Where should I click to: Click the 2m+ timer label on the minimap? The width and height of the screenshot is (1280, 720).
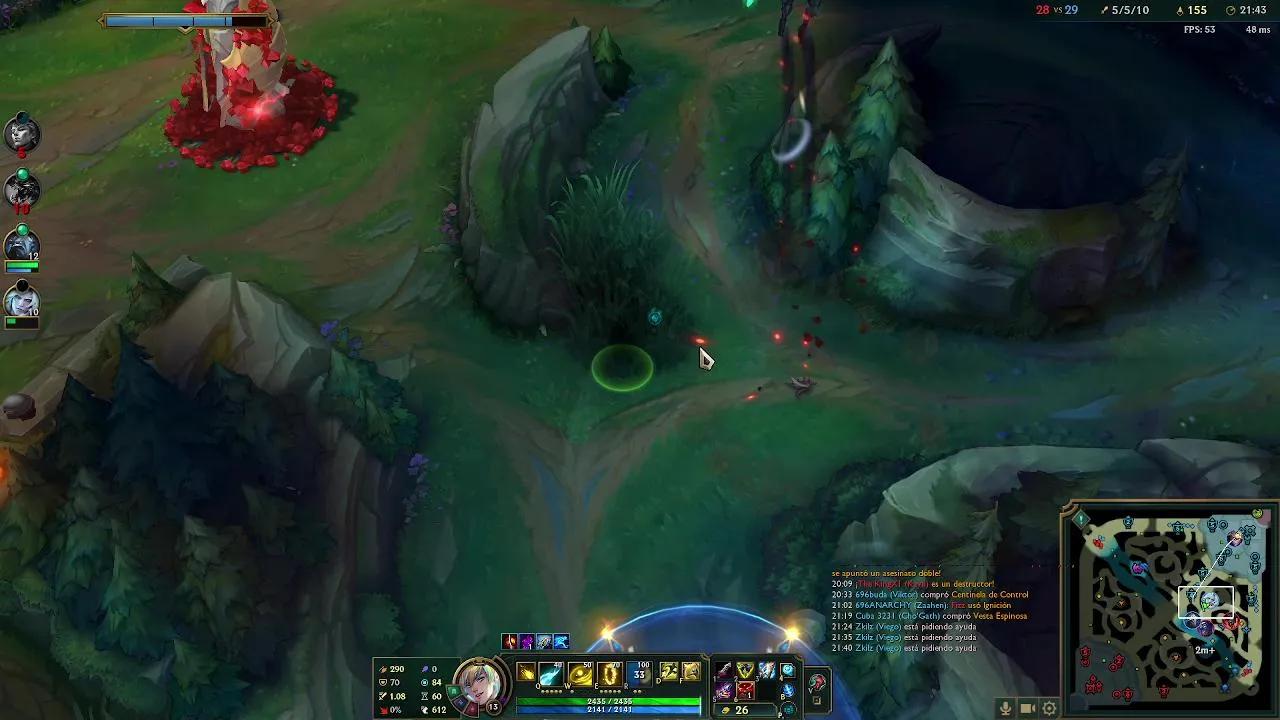point(1205,649)
